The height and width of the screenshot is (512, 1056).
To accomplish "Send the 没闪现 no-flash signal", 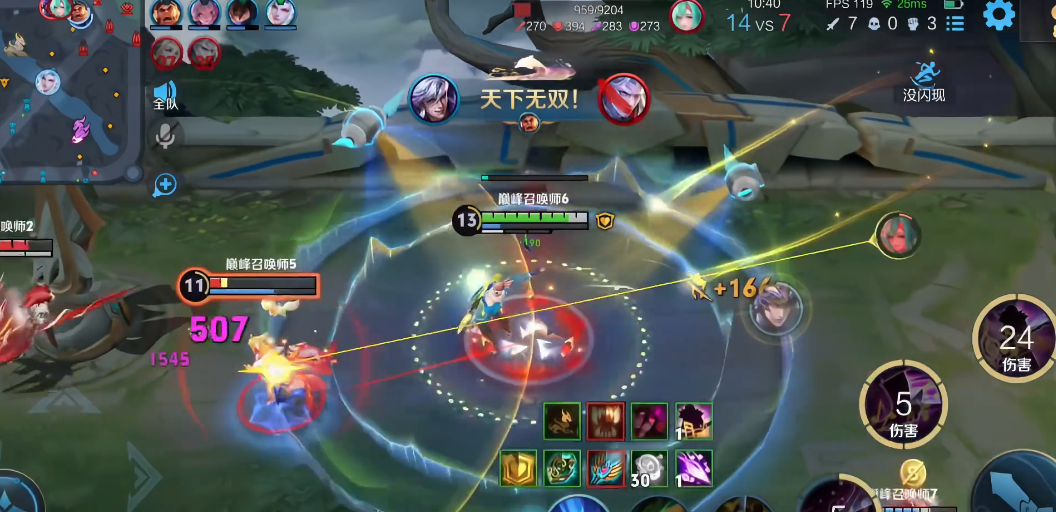I will [923, 80].
